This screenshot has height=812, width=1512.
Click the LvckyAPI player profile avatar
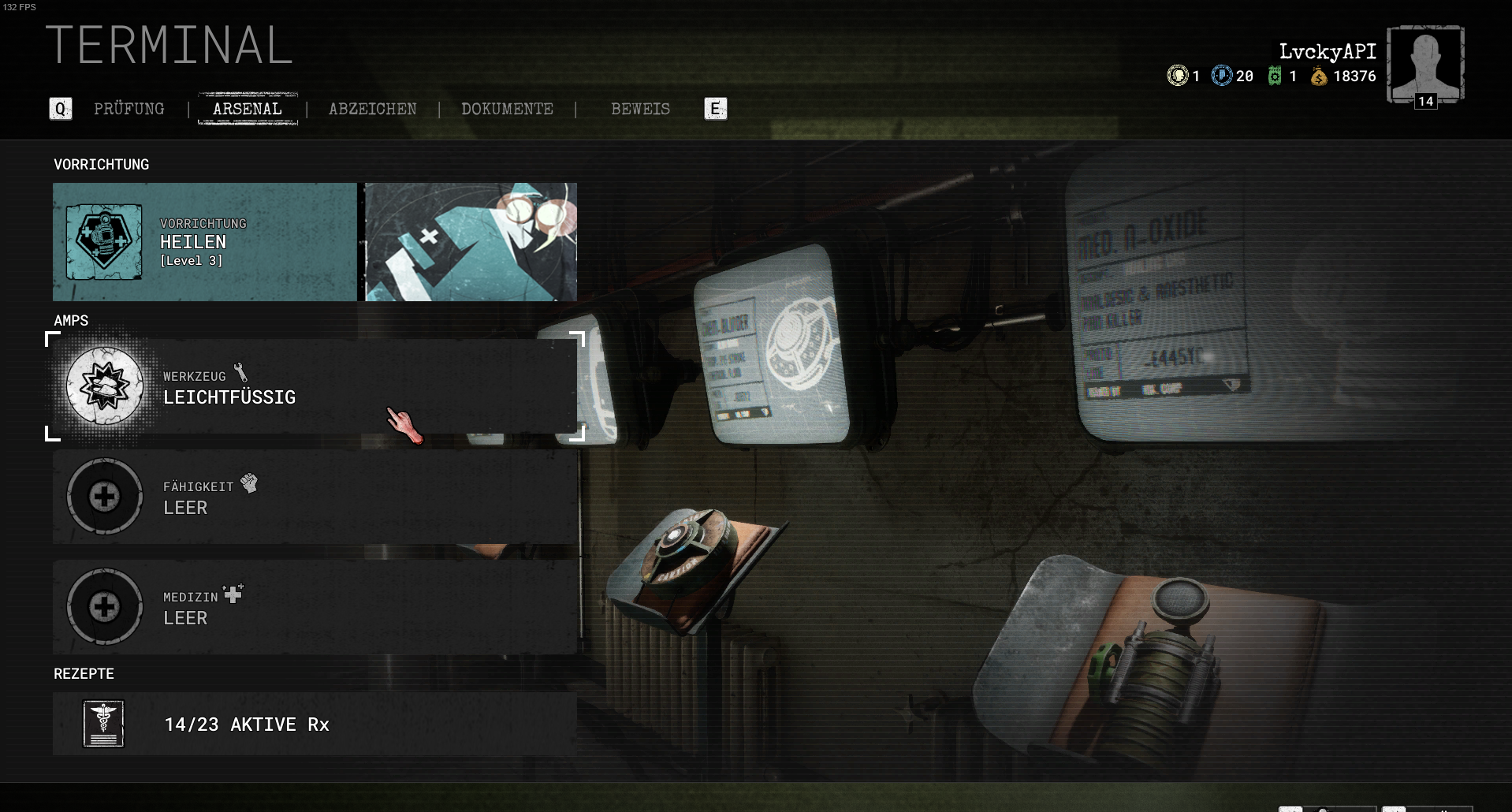click(x=1425, y=65)
